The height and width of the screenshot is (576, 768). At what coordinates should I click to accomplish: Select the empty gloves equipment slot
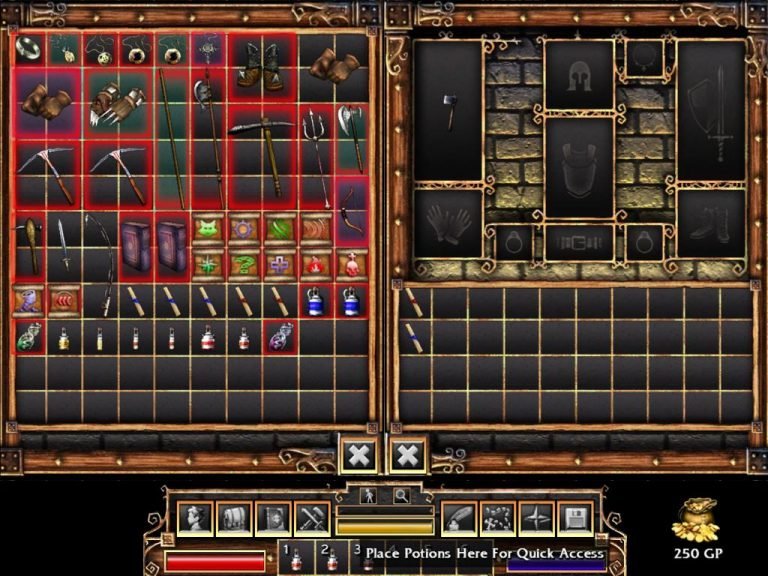(x=448, y=223)
